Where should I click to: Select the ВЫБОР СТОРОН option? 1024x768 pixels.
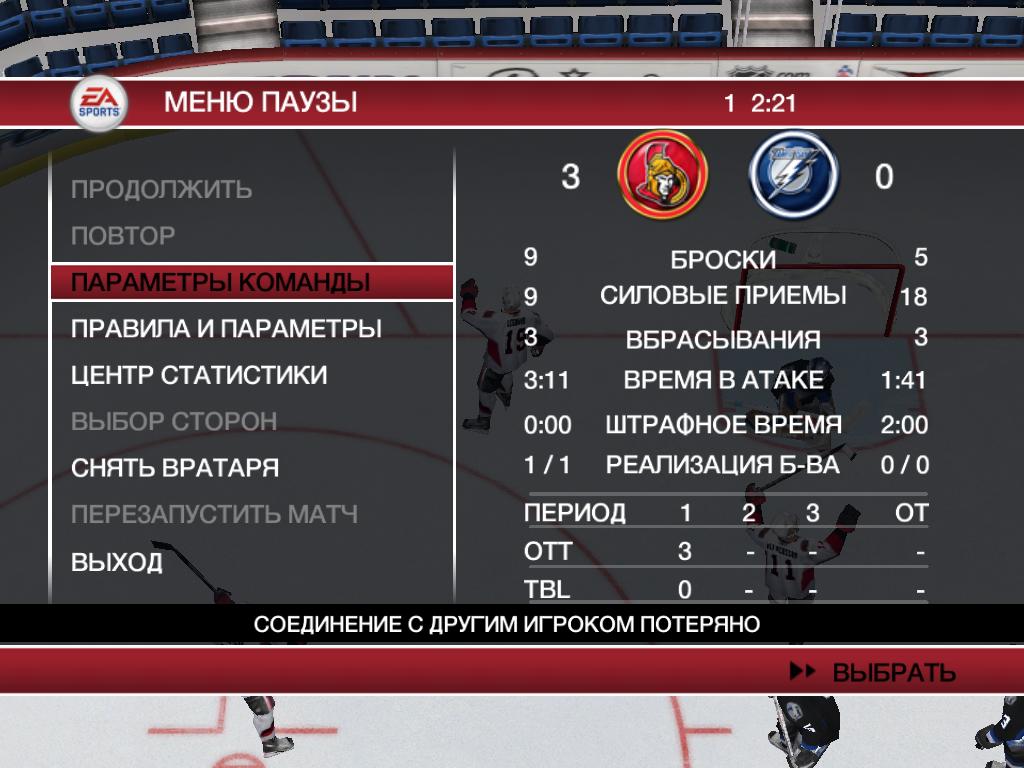(x=174, y=421)
